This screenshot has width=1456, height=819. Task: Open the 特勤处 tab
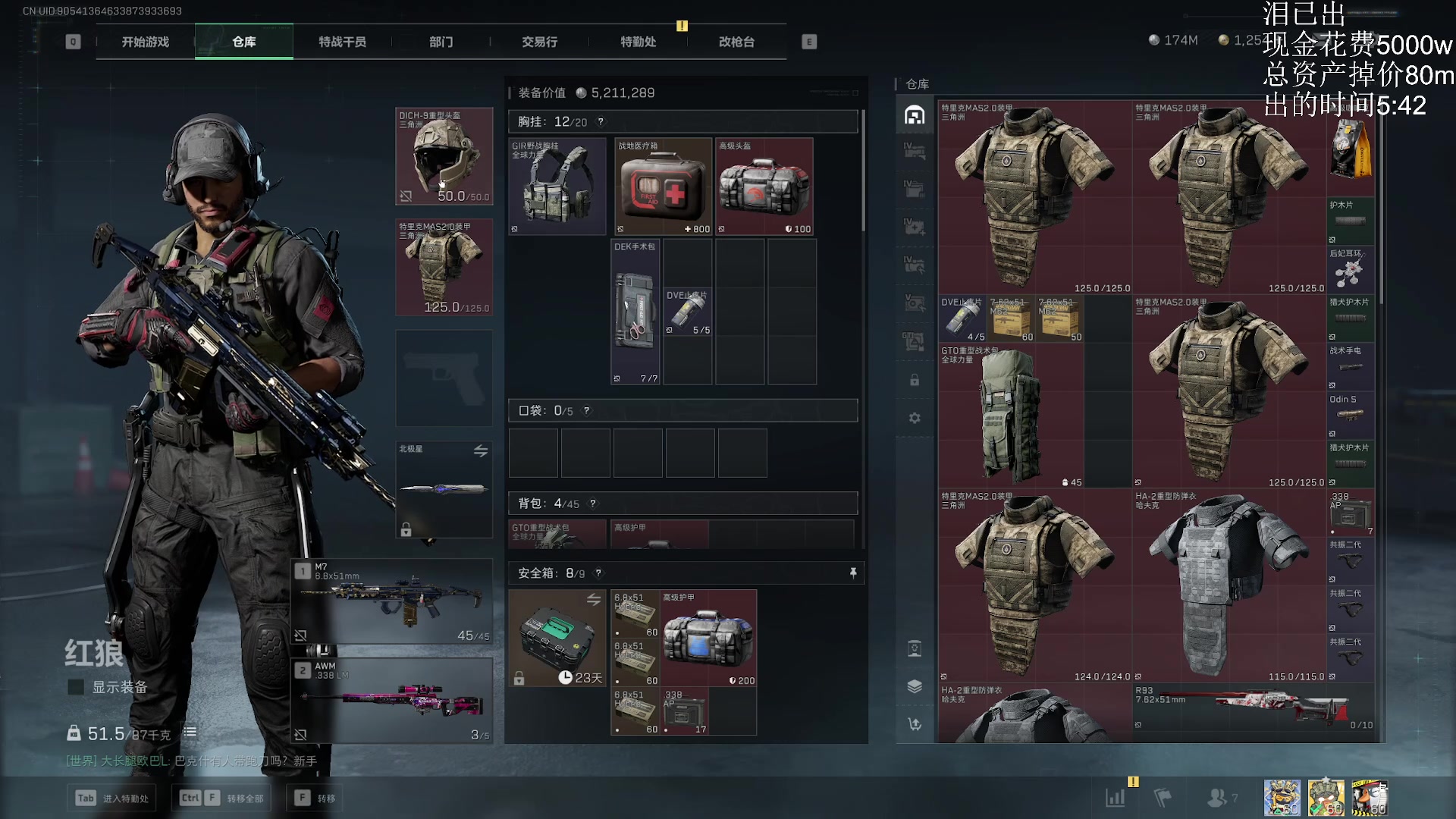pyautogui.click(x=638, y=42)
